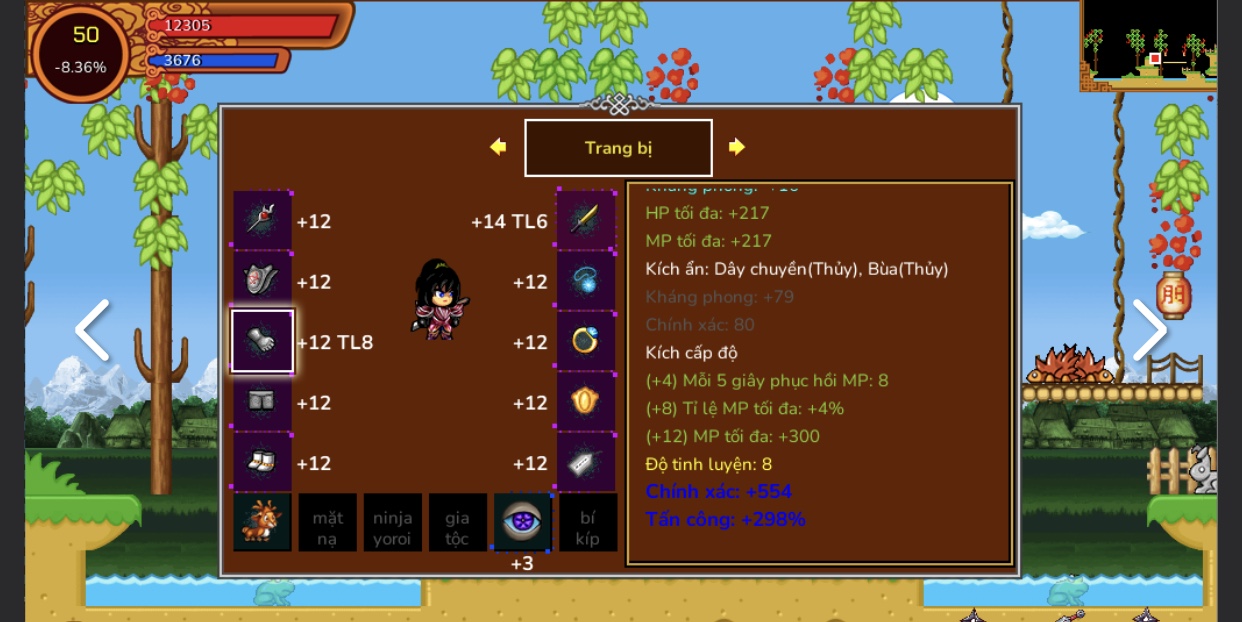Select the white shoes slot

[263, 462]
